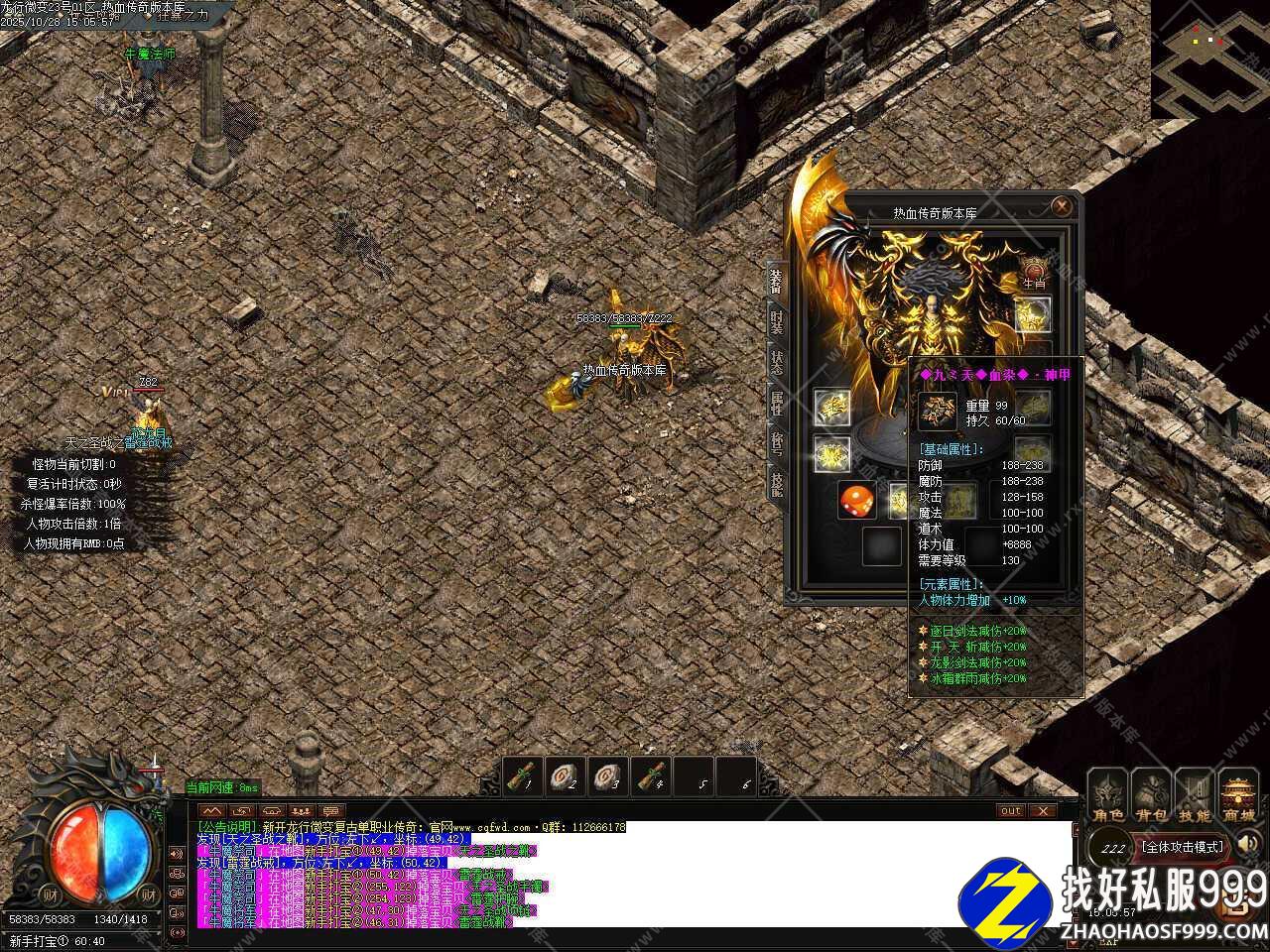The width and height of the screenshot is (1270, 952).
Task: Open the 背包 backpack button
Action: [1152, 797]
